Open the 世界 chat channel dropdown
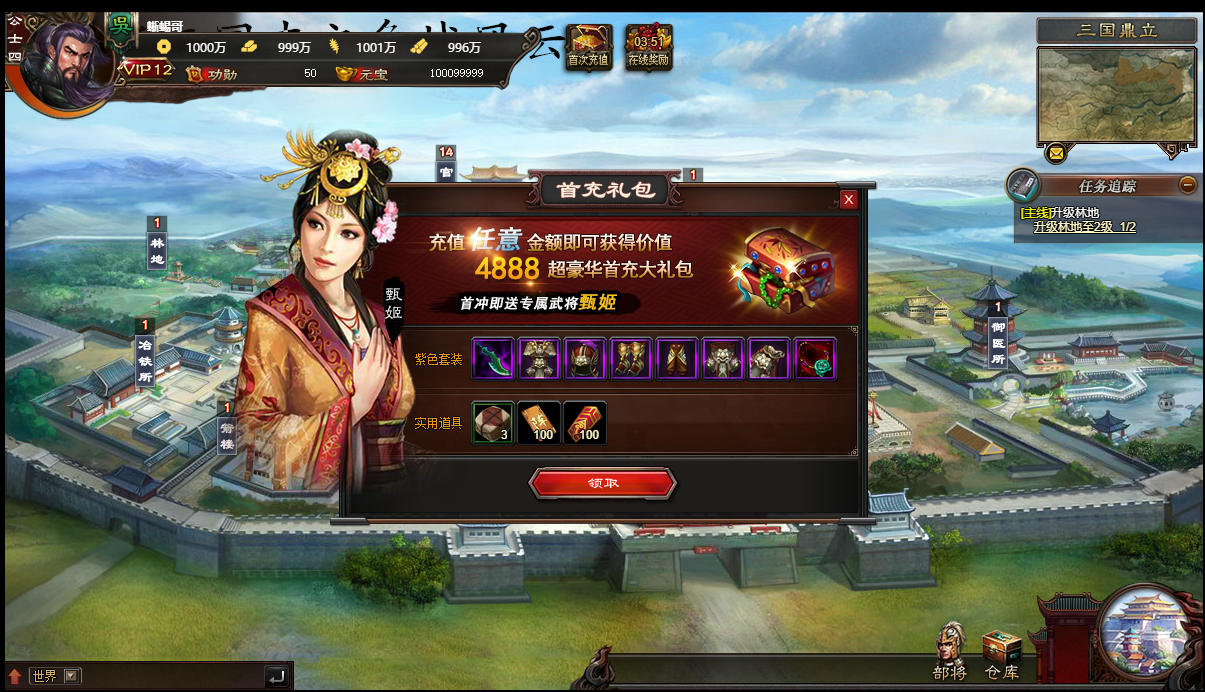1205x692 pixels. click(71, 676)
